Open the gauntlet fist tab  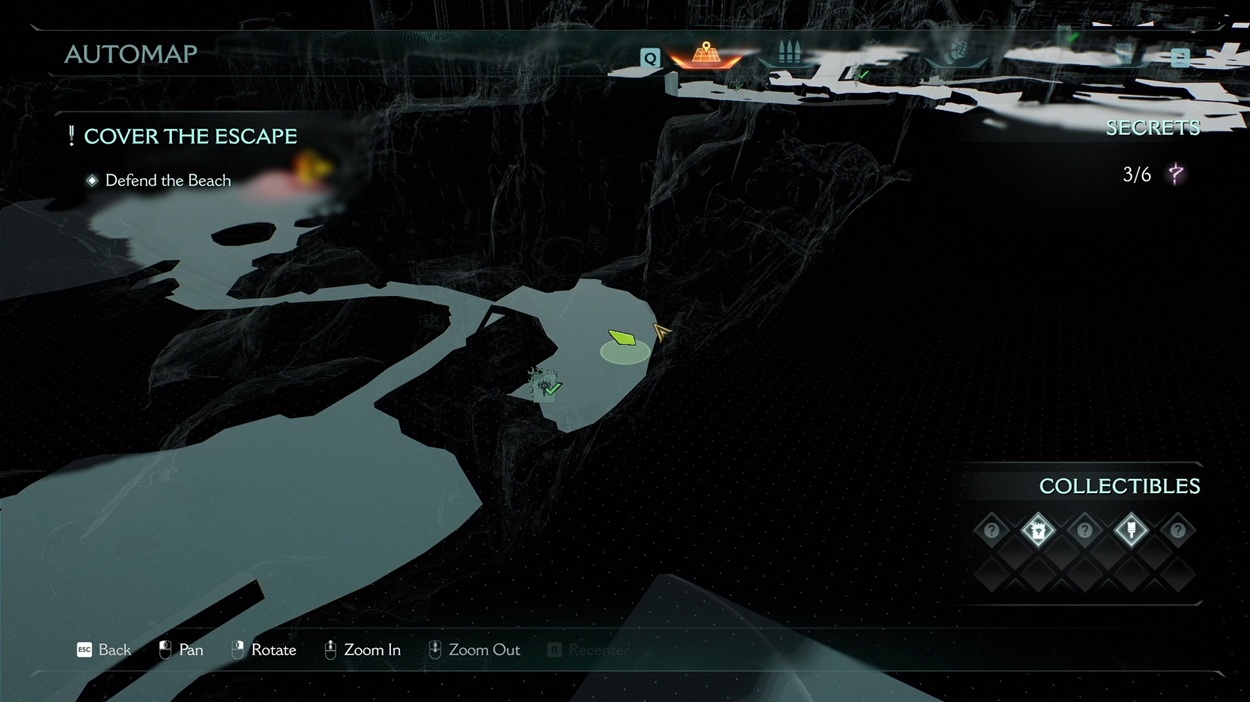pos(958,53)
